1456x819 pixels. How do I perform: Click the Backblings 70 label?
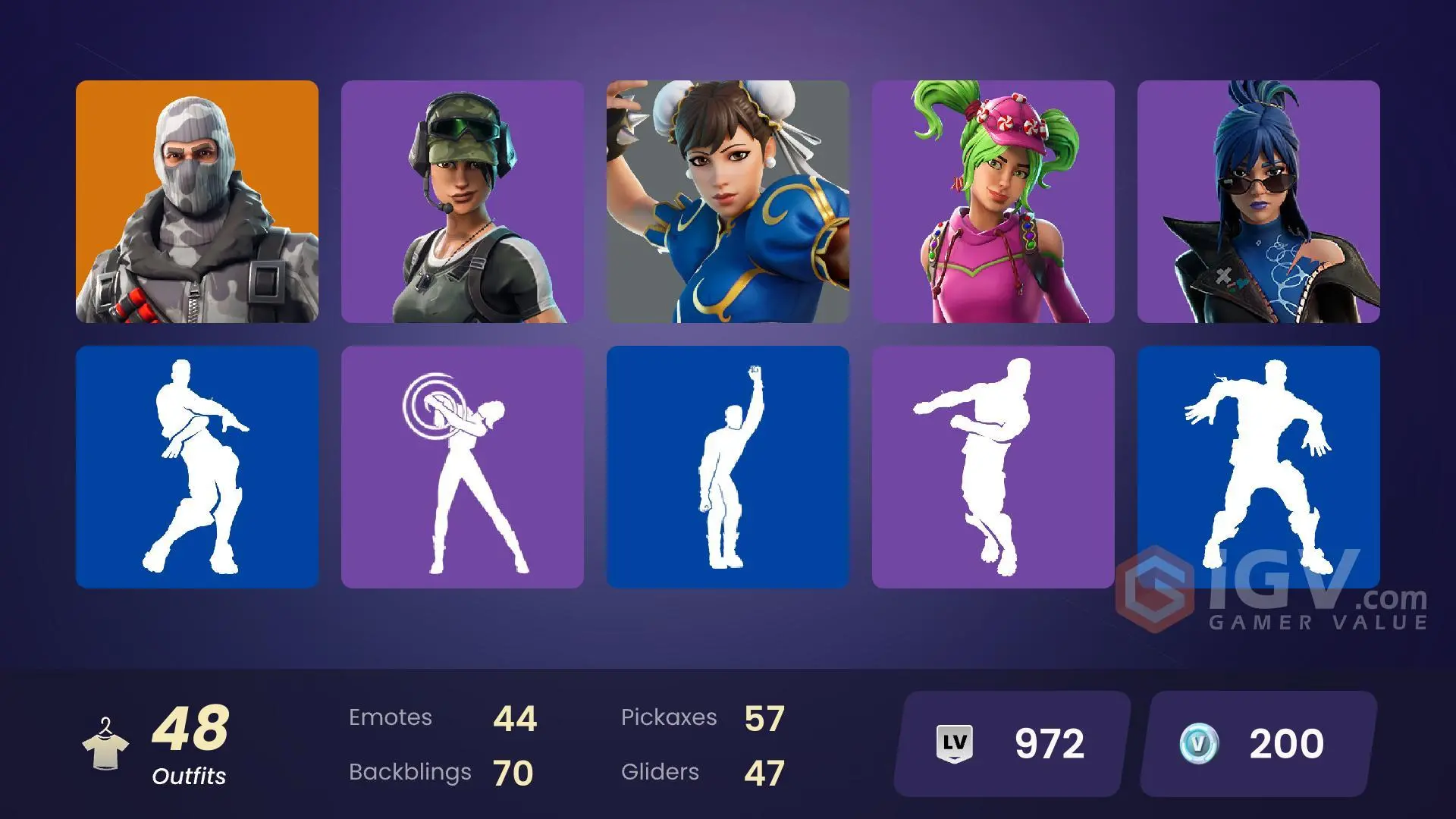440,772
